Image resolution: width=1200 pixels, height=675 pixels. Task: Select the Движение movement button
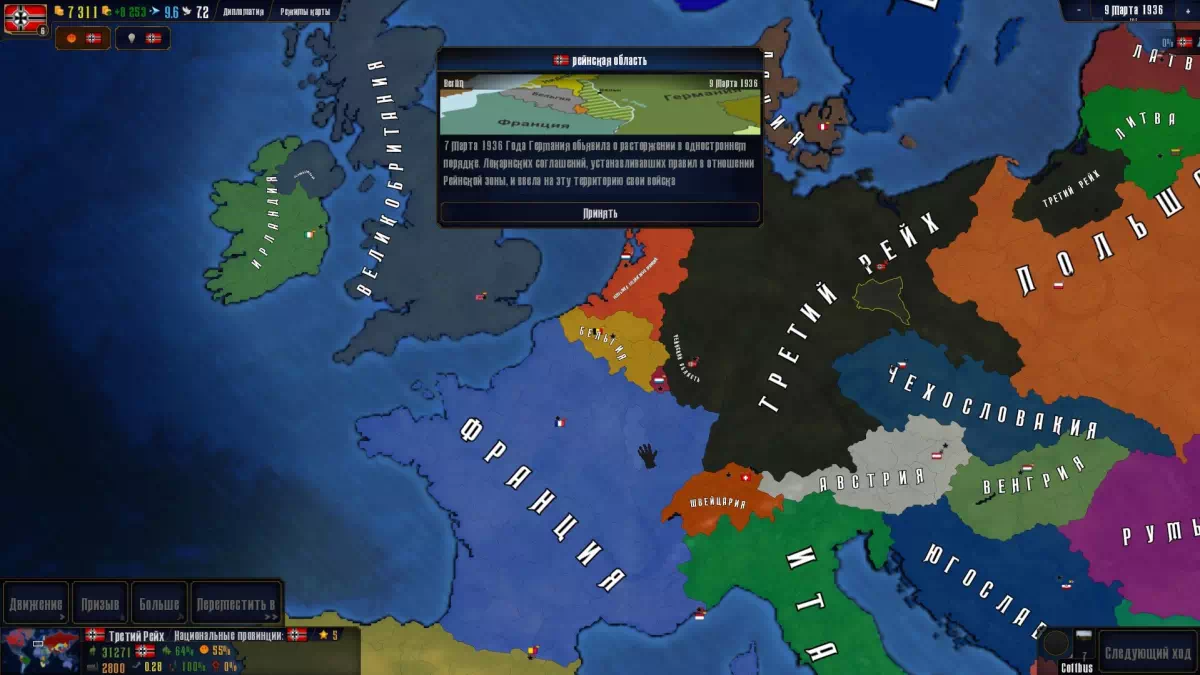pyautogui.click(x=36, y=604)
